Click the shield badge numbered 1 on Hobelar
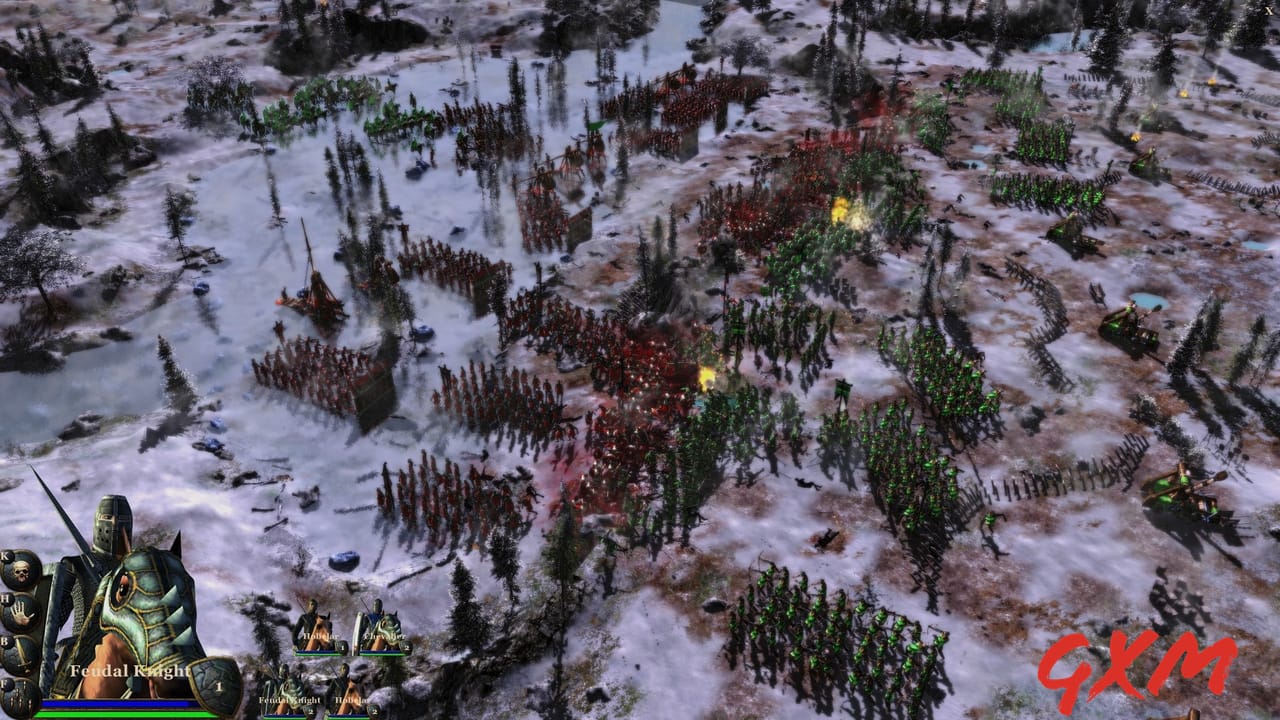This screenshot has width=1280, height=720. (342, 647)
